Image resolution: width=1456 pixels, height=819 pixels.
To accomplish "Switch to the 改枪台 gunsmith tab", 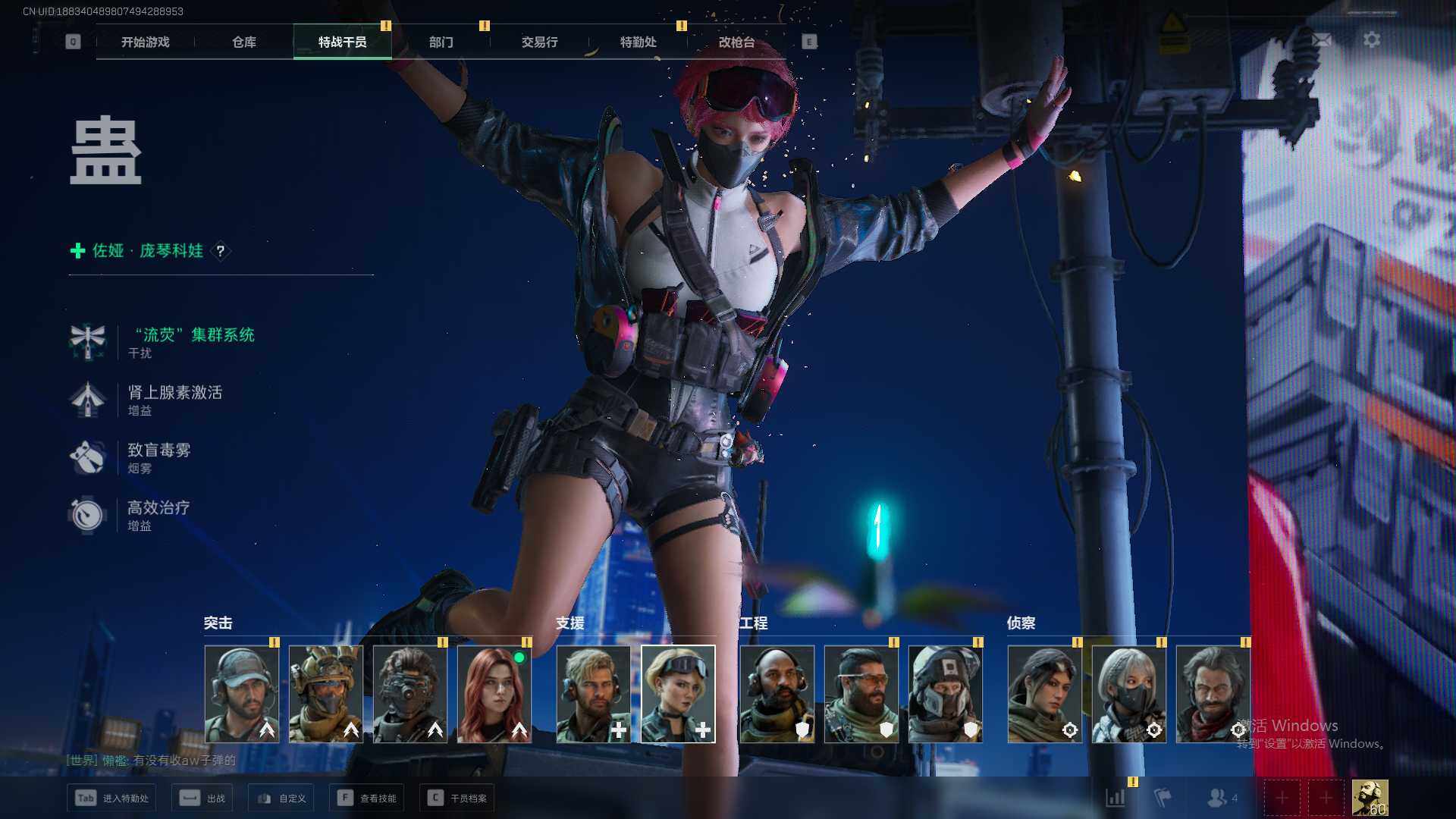I will [736, 42].
